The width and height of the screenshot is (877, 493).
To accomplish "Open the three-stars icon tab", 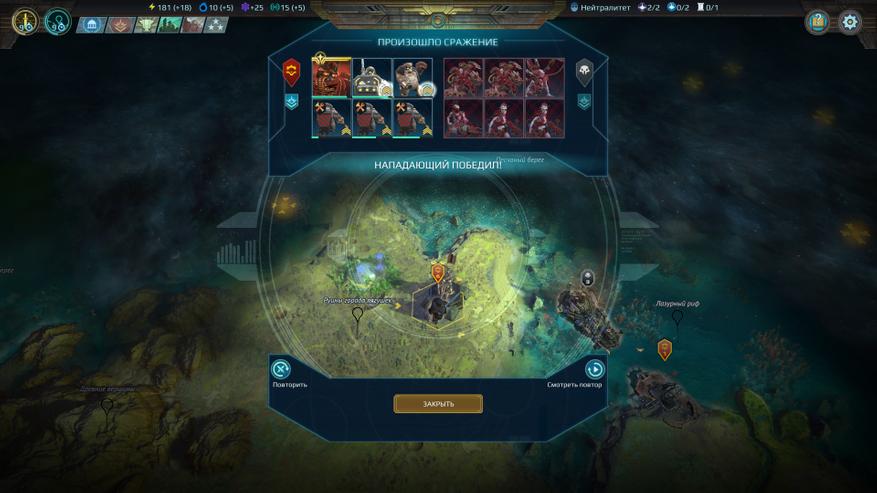I will pyautogui.click(x=216, y=25).
